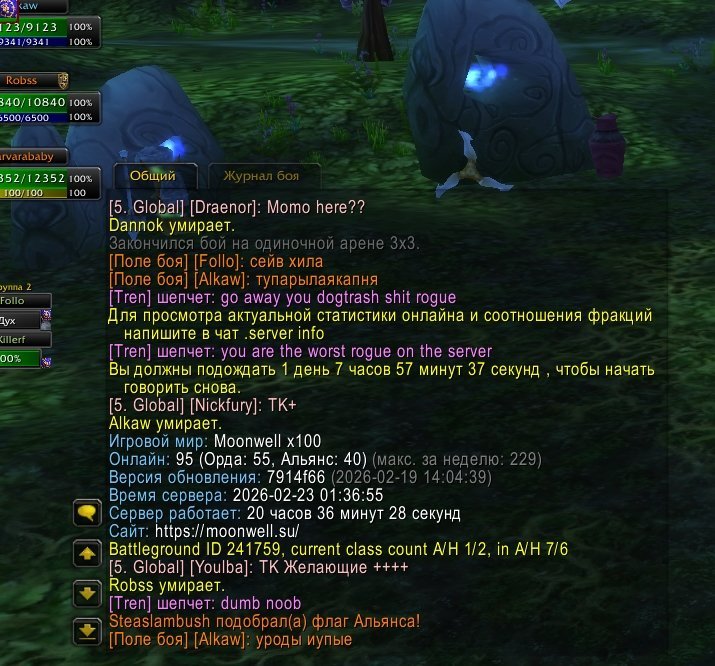Screen dimensions: 715x666
Task: Open the chat menu speech bubble button
Action: click(87, 513)
